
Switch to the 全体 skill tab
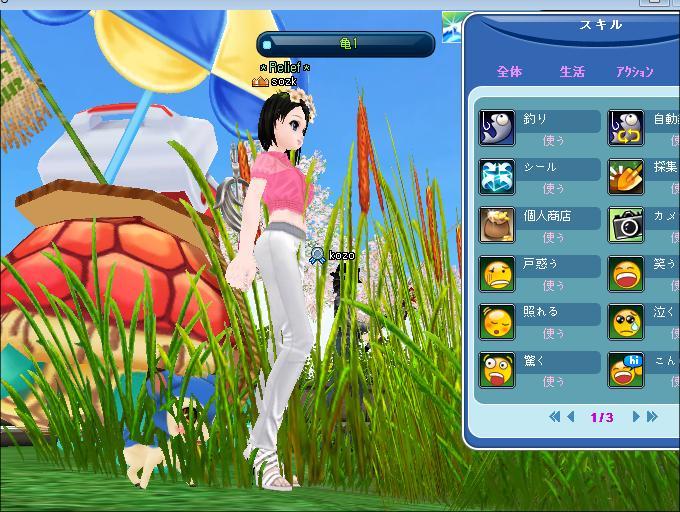click(509, 72)
